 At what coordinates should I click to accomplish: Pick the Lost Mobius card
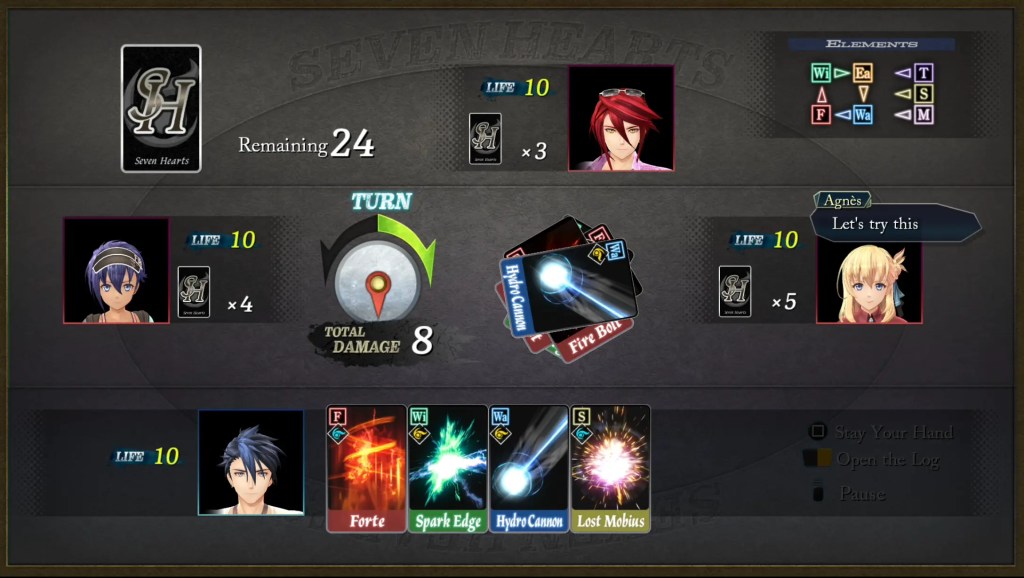pyautogui.click(x=609, y=468)
